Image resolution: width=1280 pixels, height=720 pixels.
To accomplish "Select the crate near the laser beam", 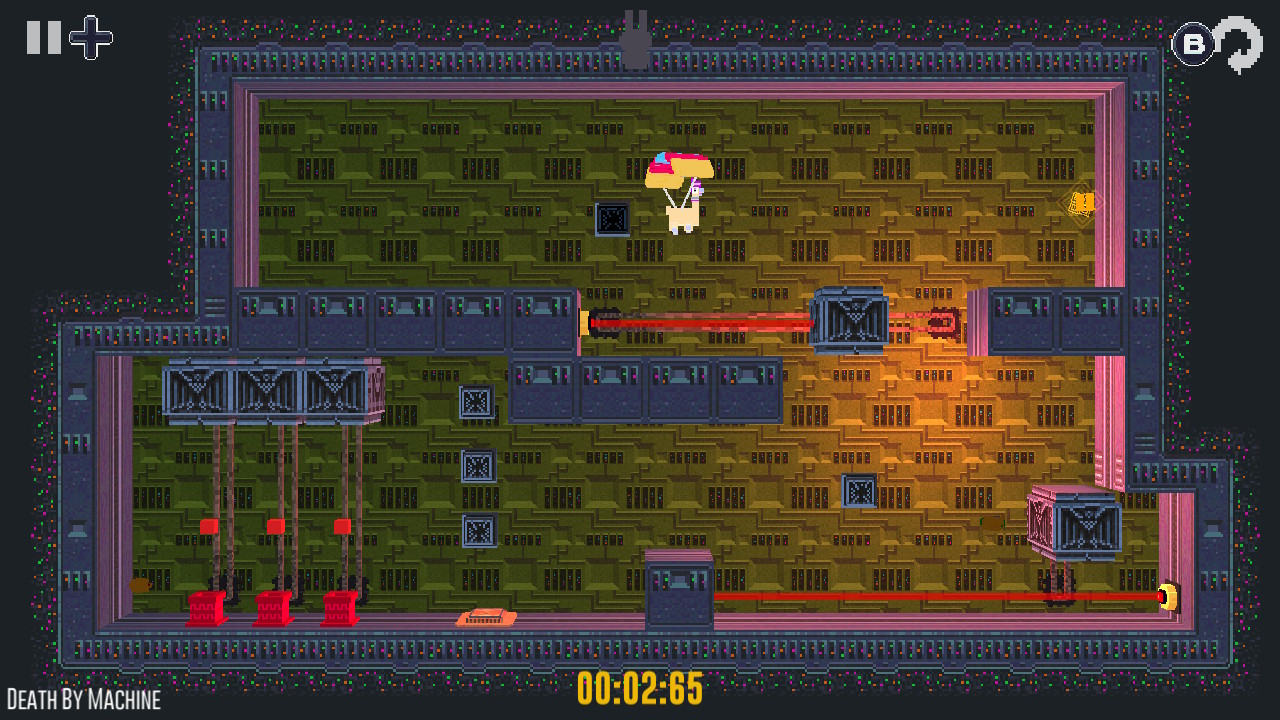I will (850, 320).
